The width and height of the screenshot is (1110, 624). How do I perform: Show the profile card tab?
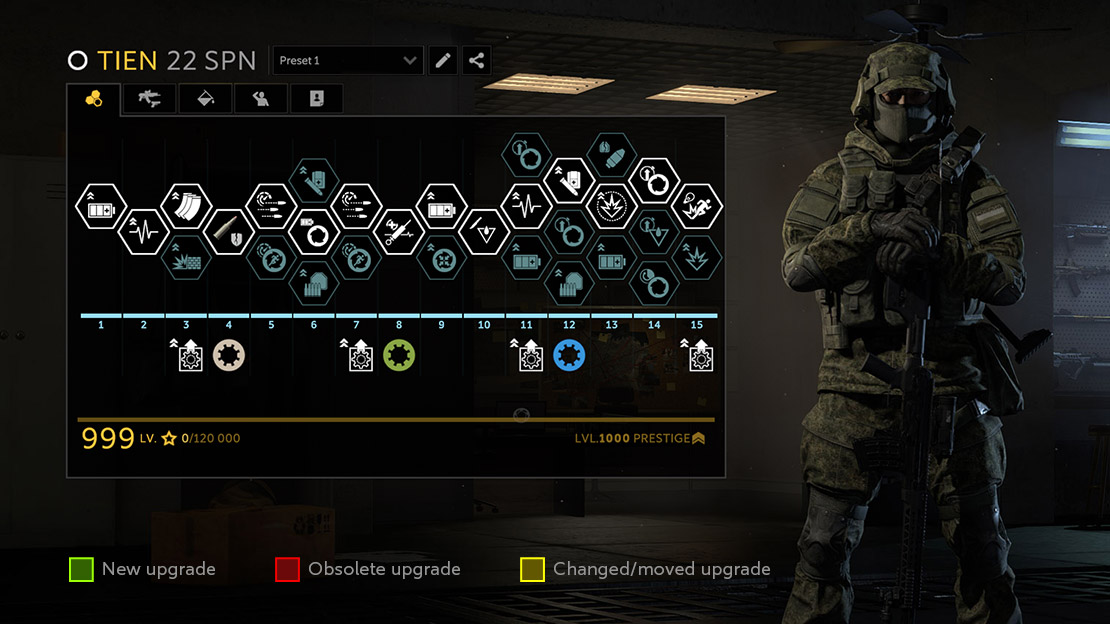(316, 98)
